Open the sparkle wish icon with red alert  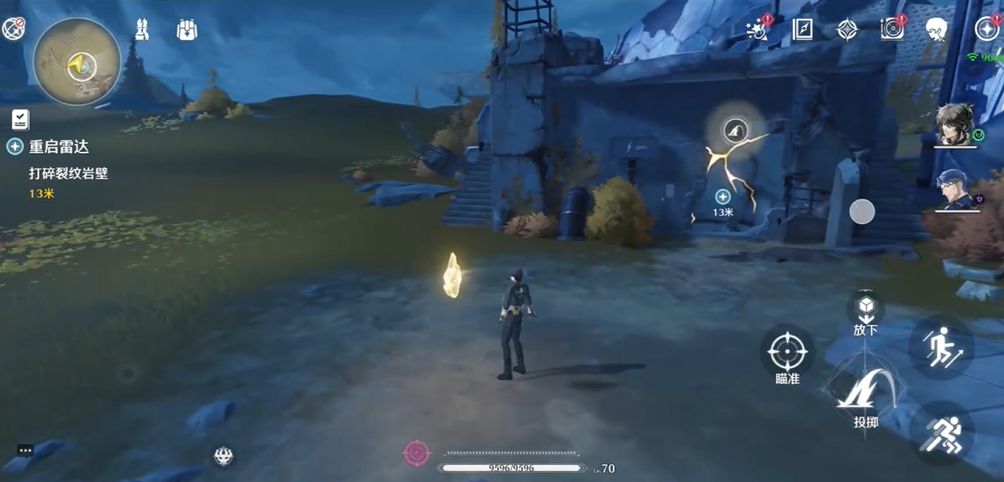point(758,29)
